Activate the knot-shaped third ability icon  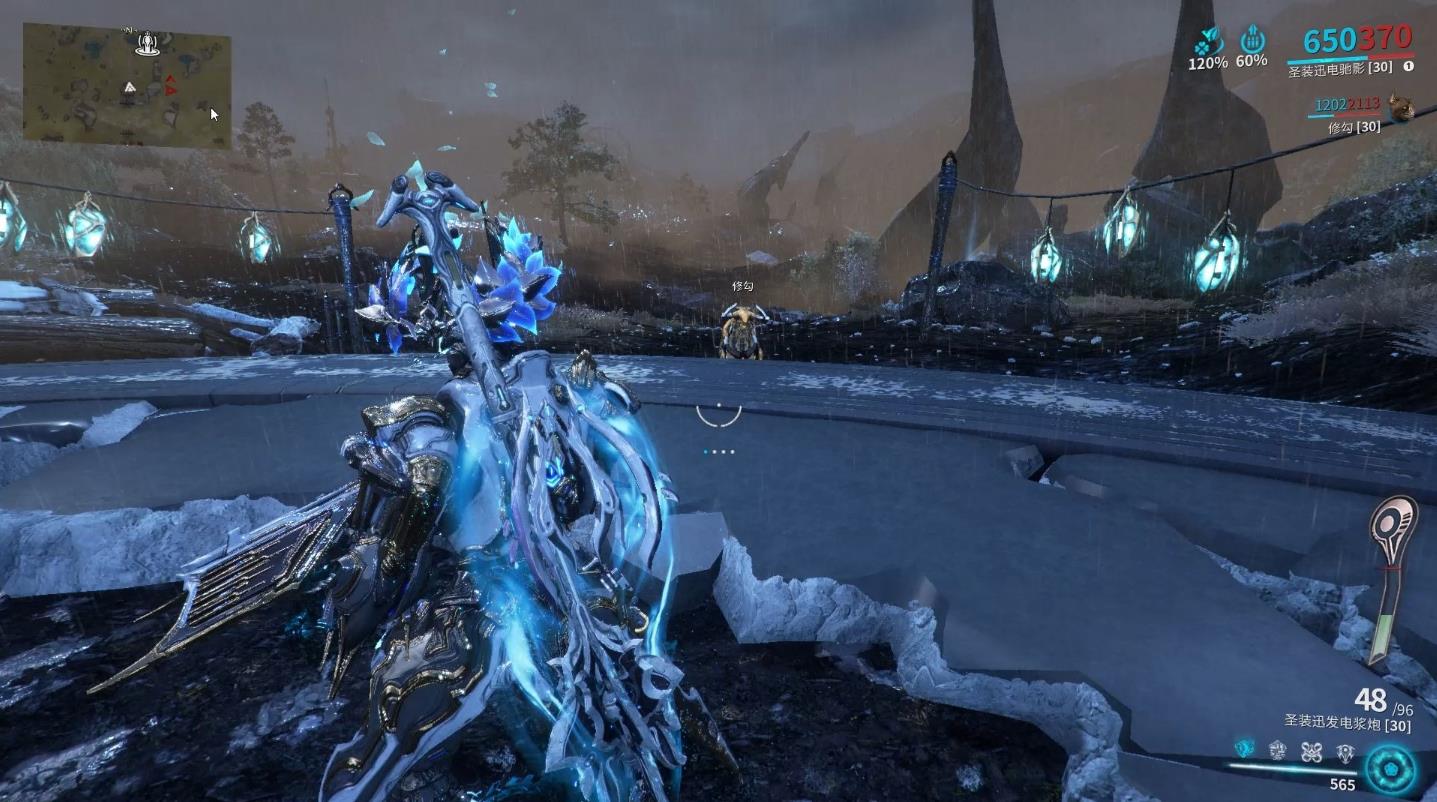point(1311,751)
